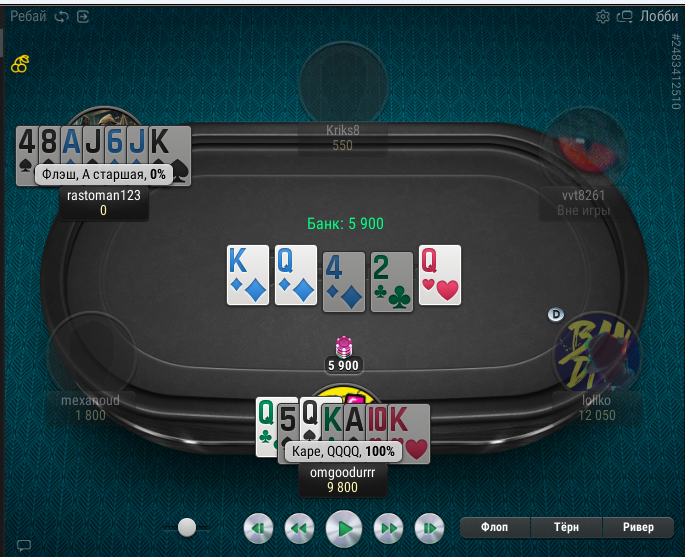Rewind the replay with double-left arrows
Viewport: 685px width, 557px height.
tap(299, 527)
